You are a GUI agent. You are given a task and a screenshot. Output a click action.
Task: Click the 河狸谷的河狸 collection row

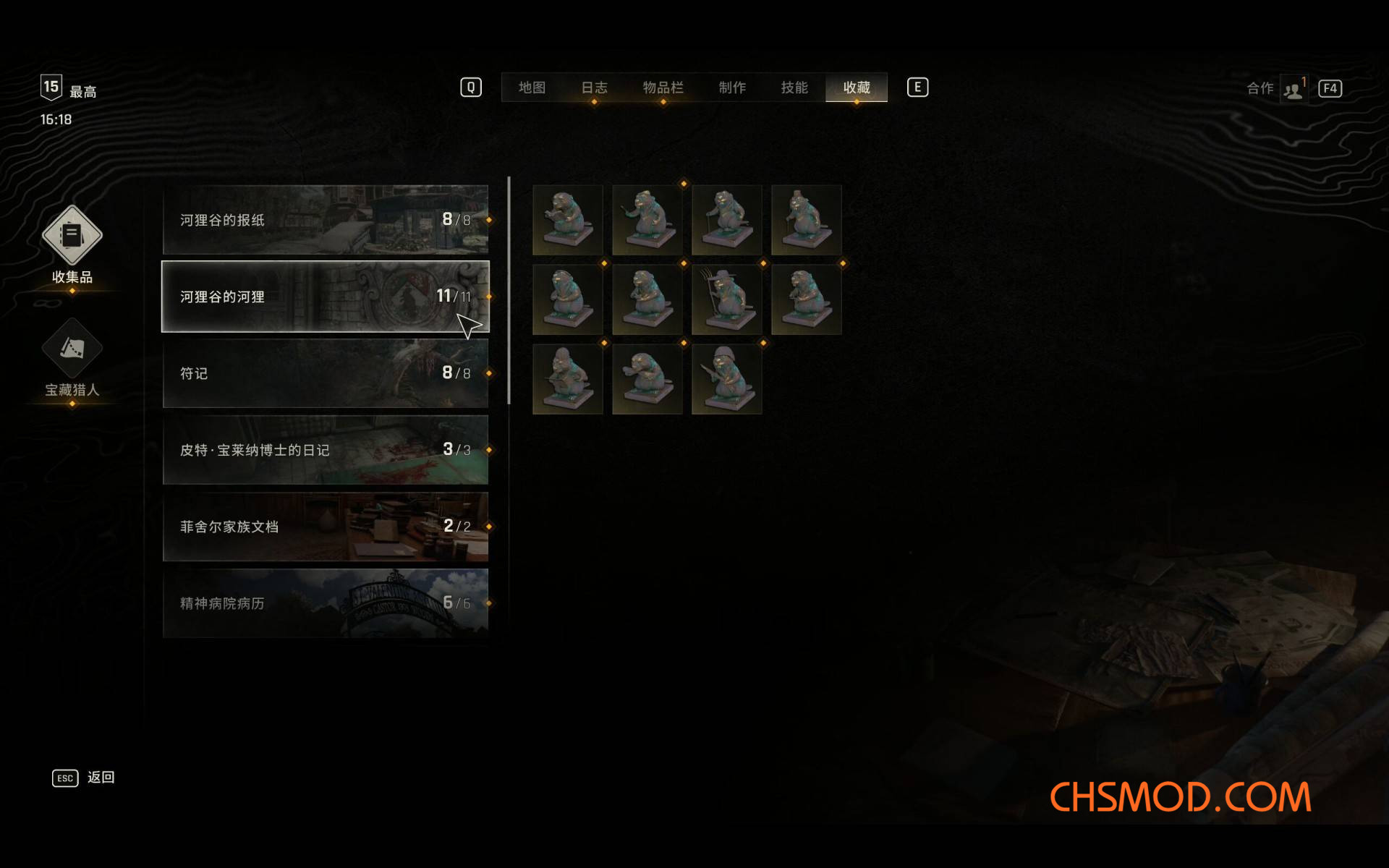point(326,297)
